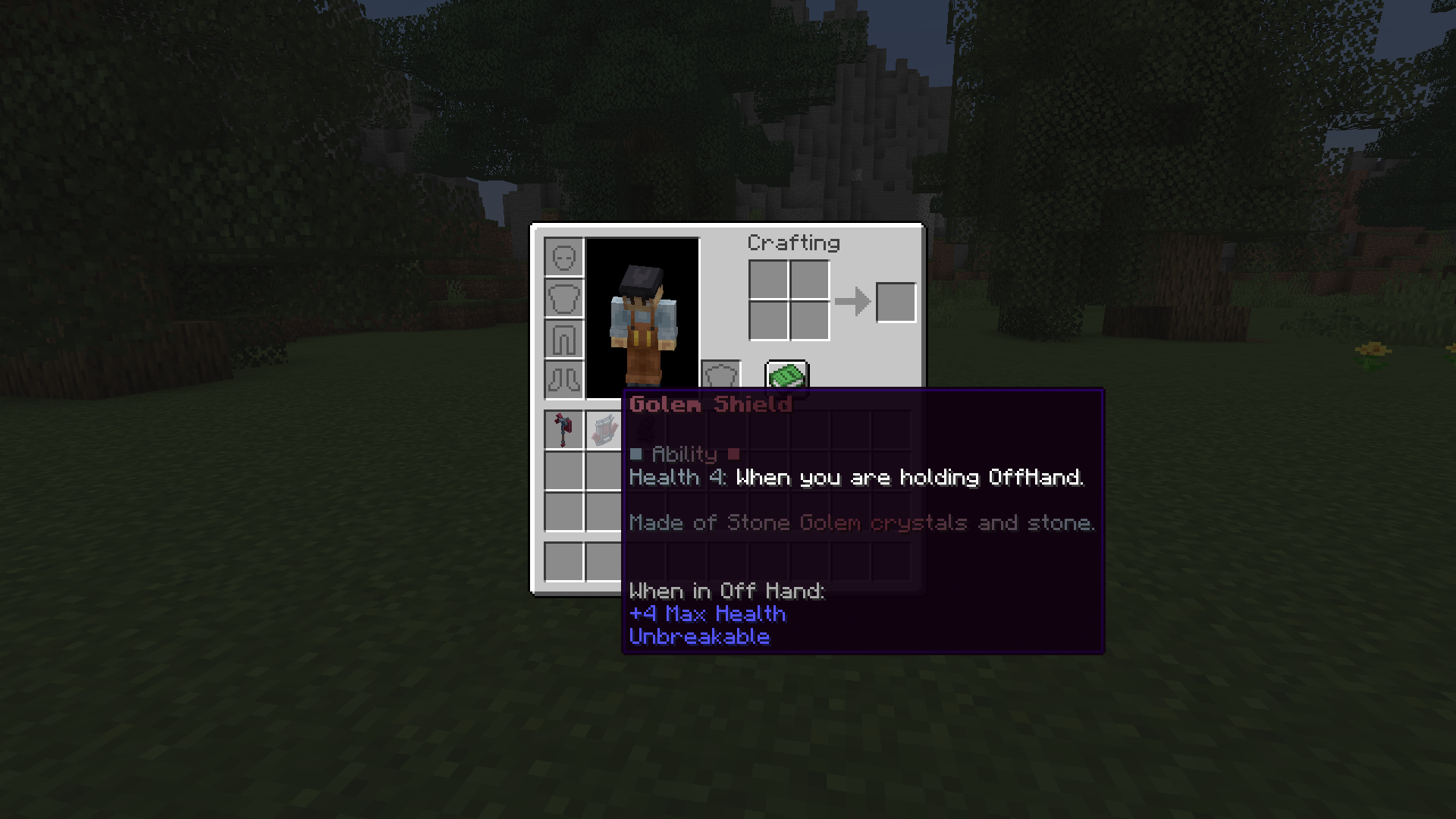Pick up the red war hammer item

(563, 428)
